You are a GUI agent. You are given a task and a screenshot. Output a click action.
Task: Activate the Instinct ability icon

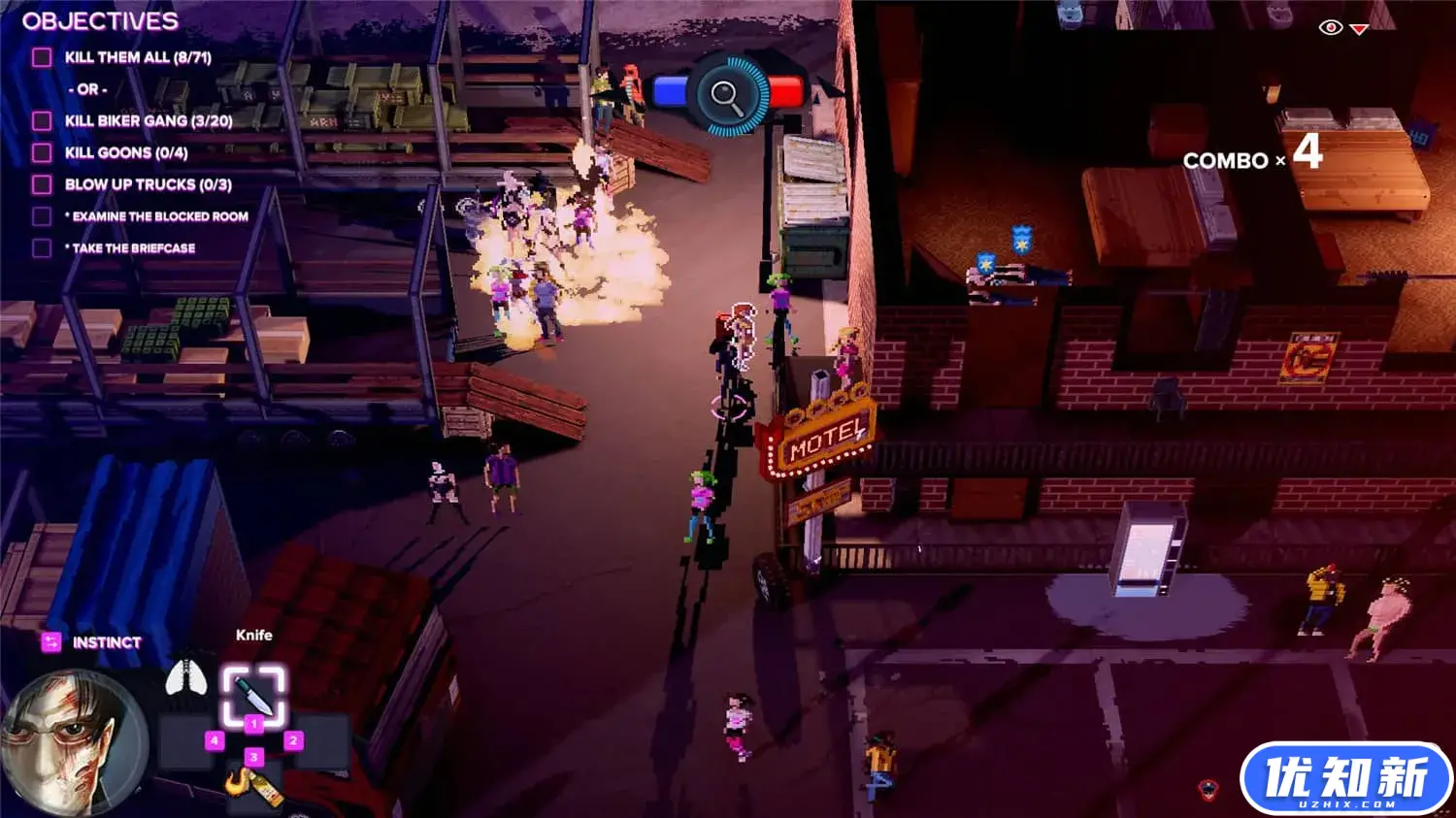tap(51, 642)
